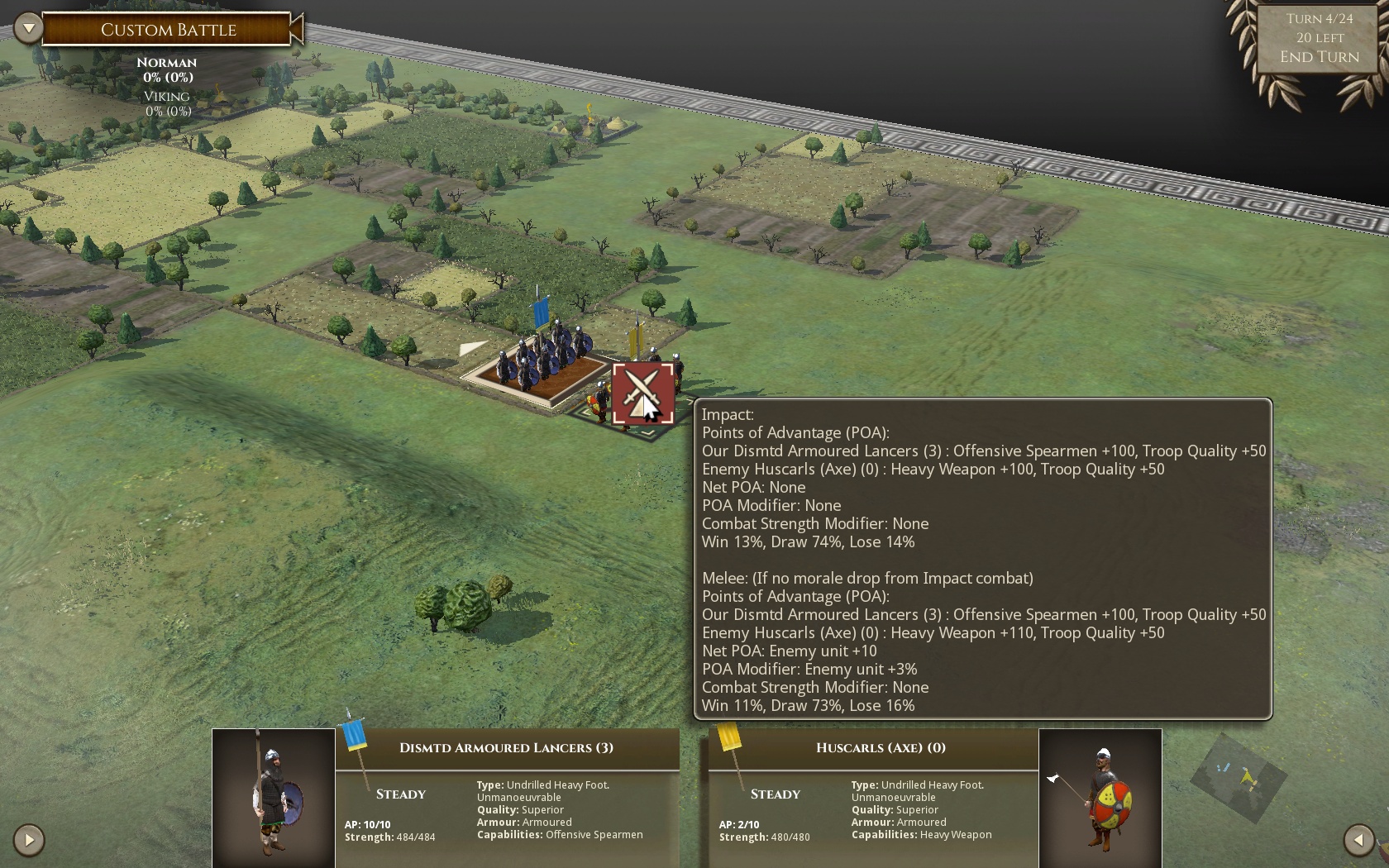This screenshot has width=1389, height=868.
Task: Click the right round arrow button
Action: [1358, 840]
